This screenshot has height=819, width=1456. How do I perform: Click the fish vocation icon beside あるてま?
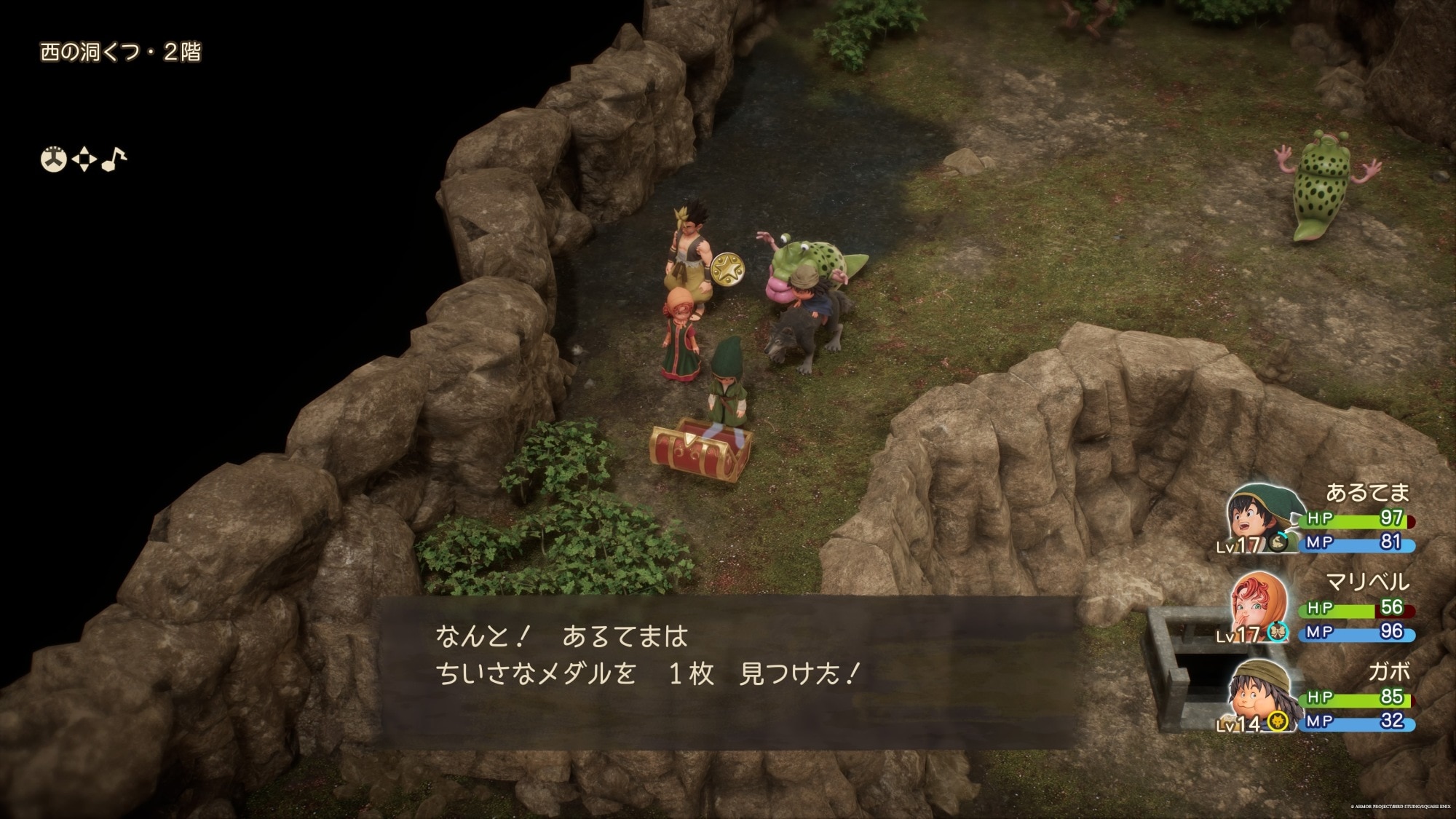(1278, 542)
